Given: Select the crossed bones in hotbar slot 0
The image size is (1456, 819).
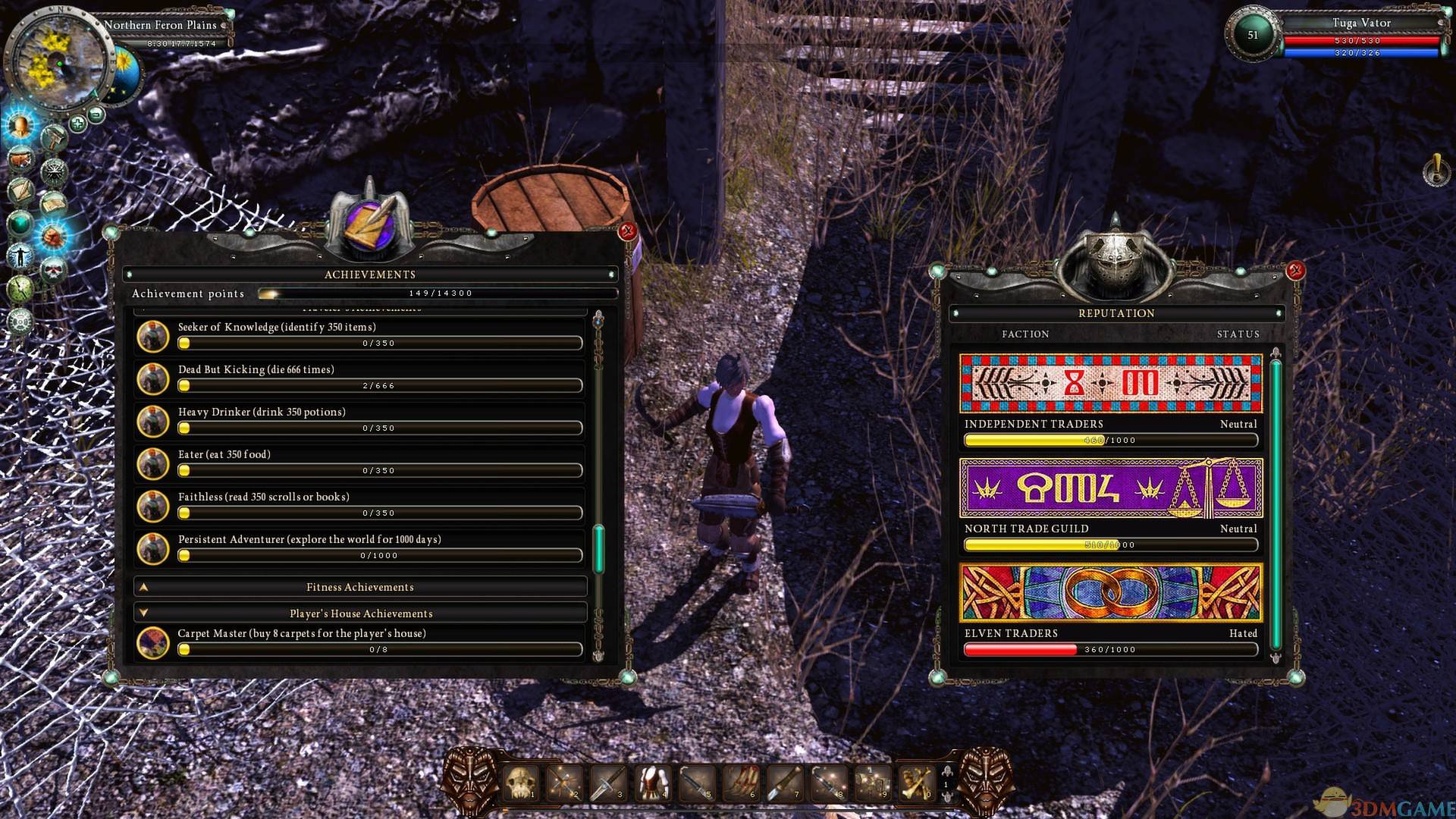Looking at the screenshot, I should click(916, 783).
